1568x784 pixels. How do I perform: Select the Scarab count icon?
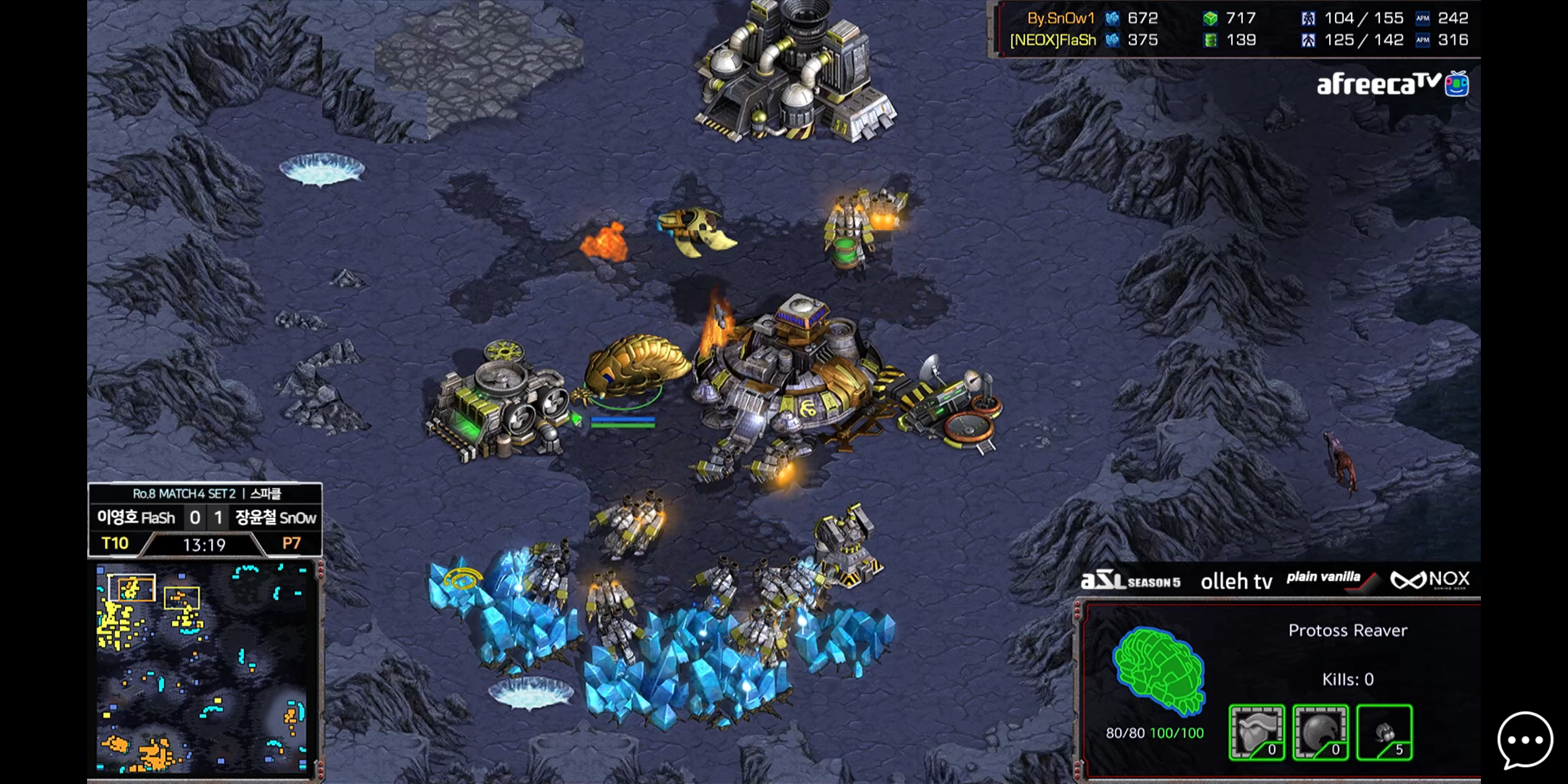(1384, 732)
